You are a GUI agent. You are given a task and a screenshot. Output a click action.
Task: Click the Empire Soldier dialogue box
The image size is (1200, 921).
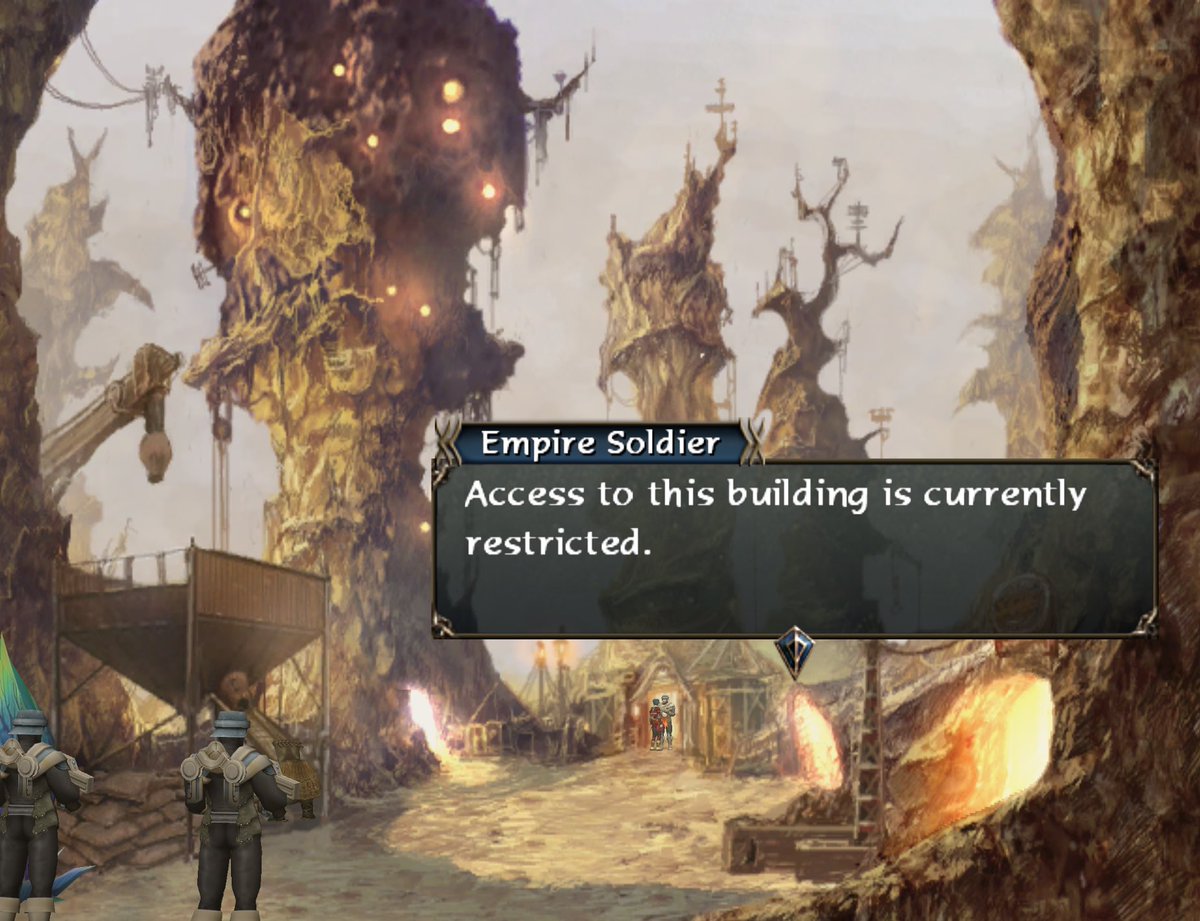pyautogui.click(x=794, y=547)
